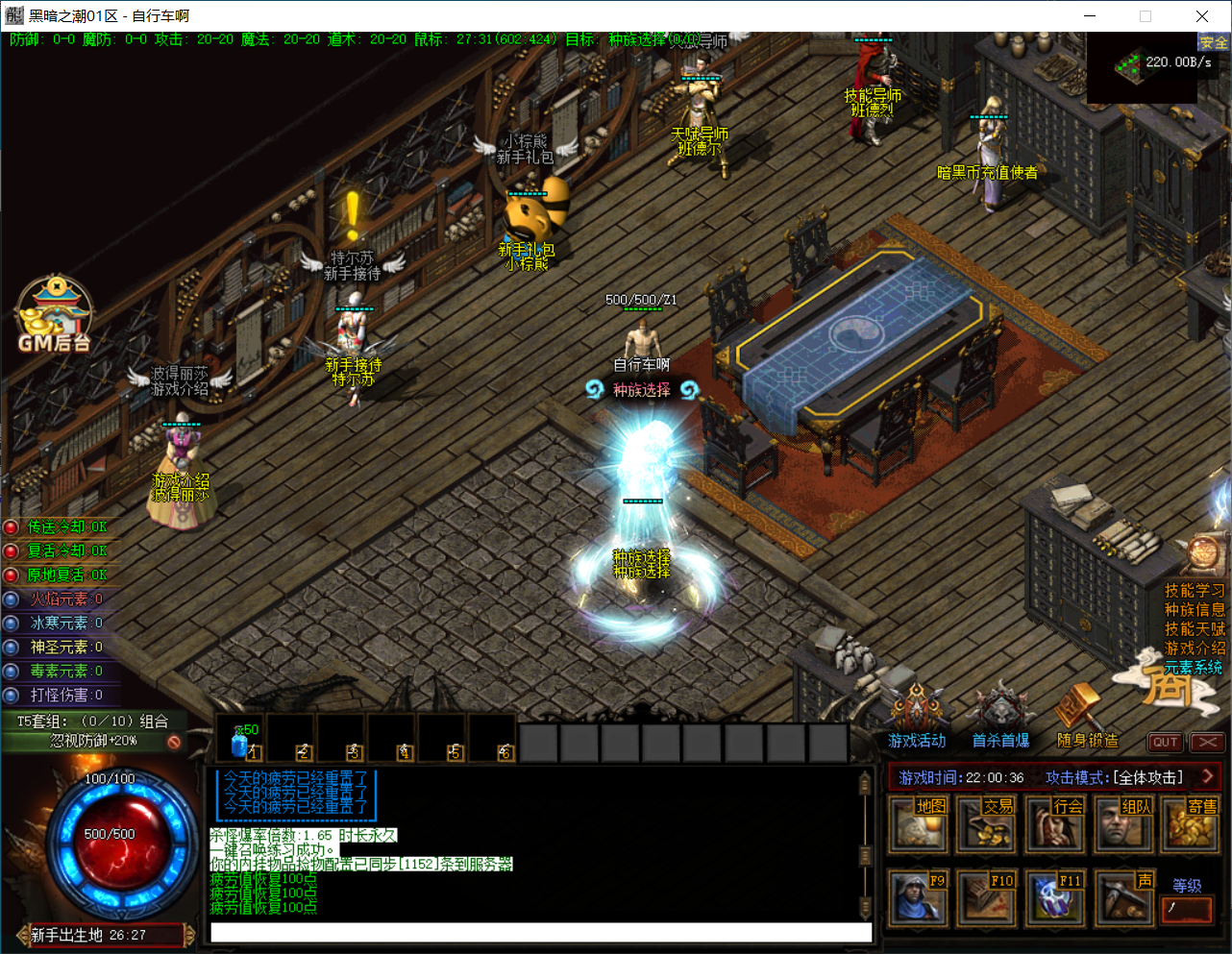Open 随身锻造 portable forging hammer

coord(1087,717)
